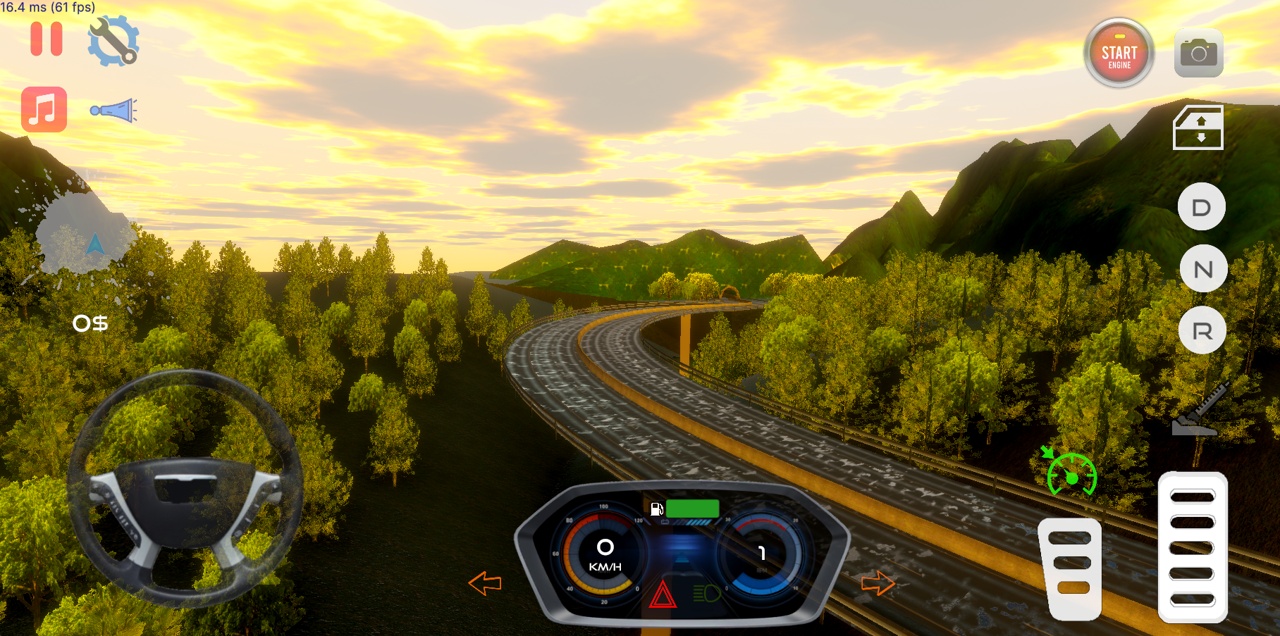Pause the game with the red pause button
The width and height of the screenshot is (1280, 636).
point(46,38)
